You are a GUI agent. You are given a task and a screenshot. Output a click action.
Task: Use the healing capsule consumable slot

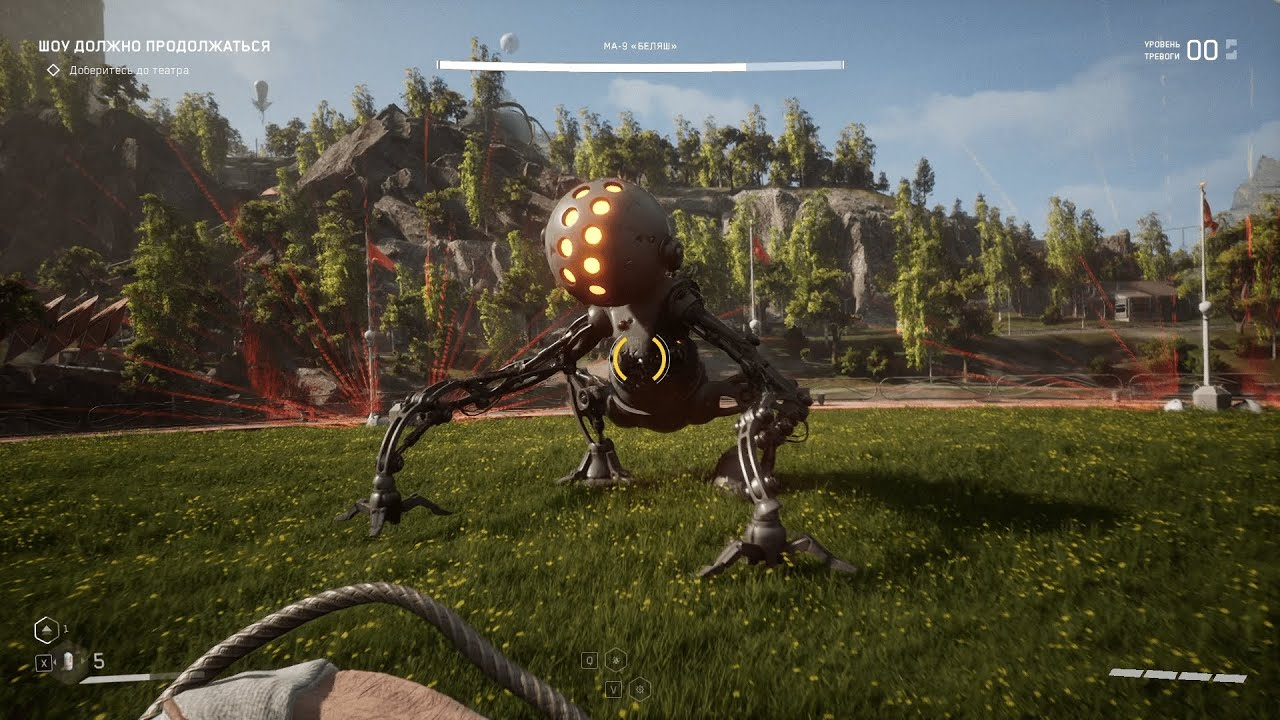tap(68, 661)
